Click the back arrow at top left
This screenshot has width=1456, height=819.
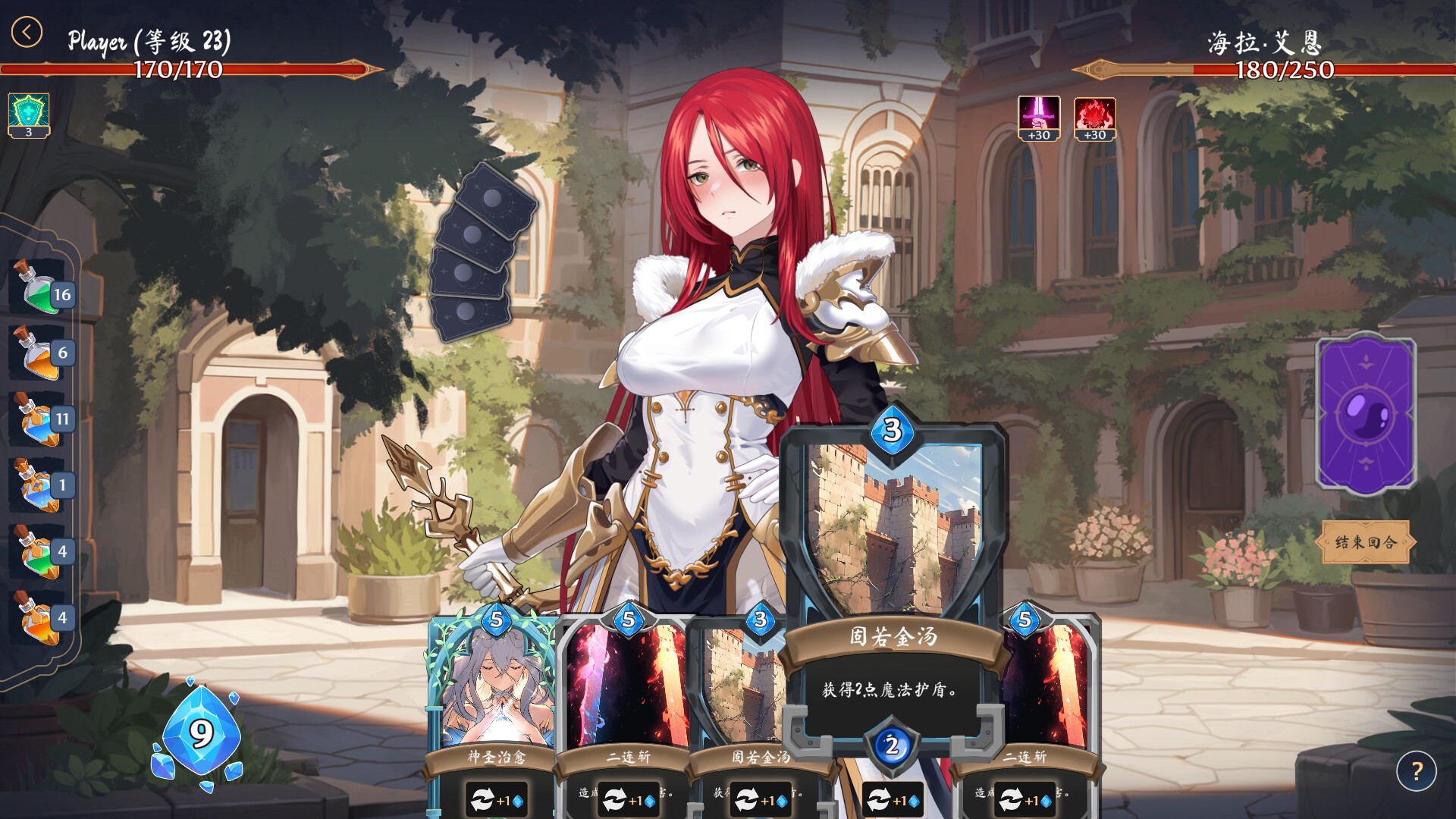click(25, 32)
